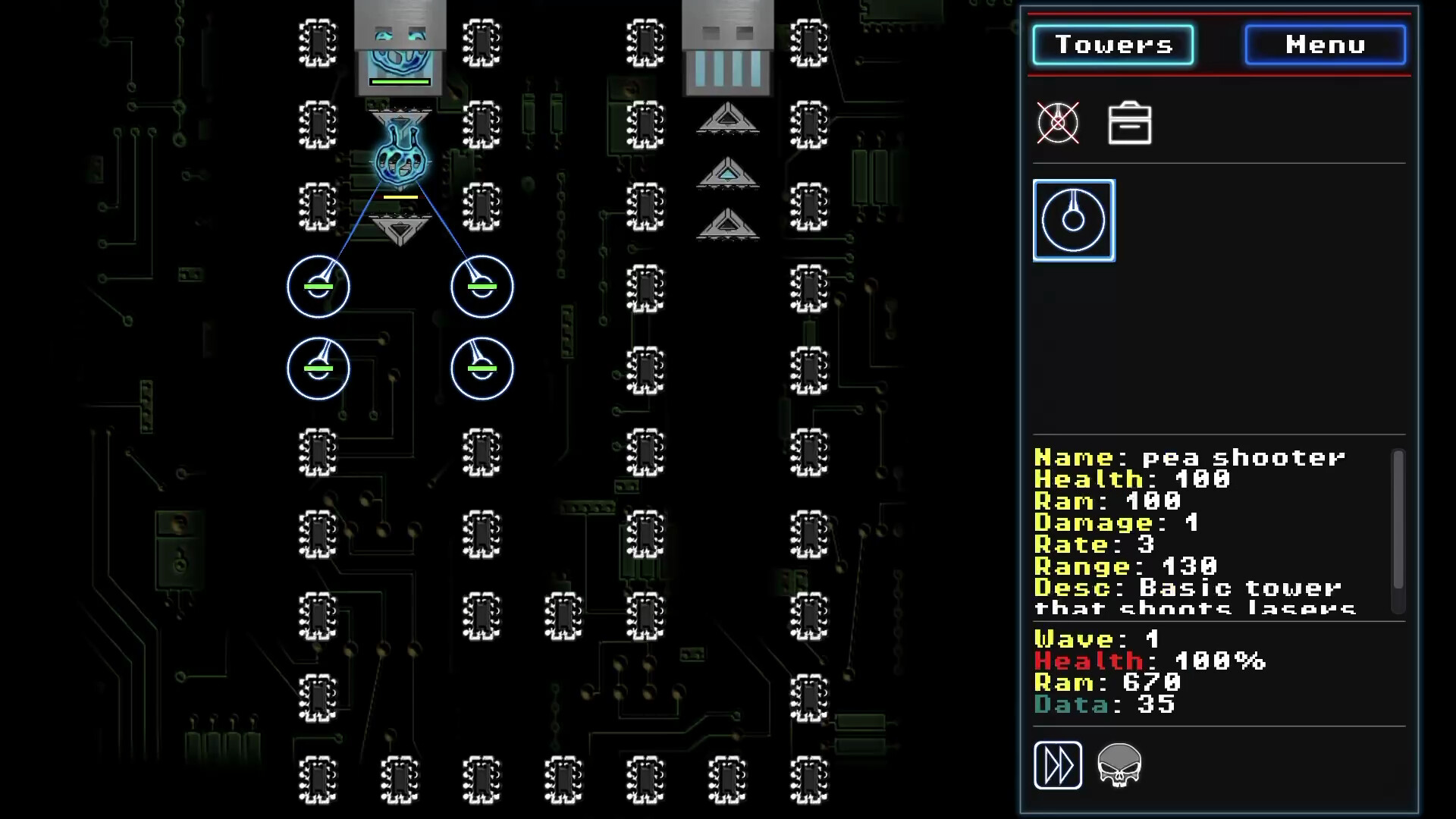1456x819 pixels.
Task: Toggle fast-forward game speed
Action: (1058, 764)
